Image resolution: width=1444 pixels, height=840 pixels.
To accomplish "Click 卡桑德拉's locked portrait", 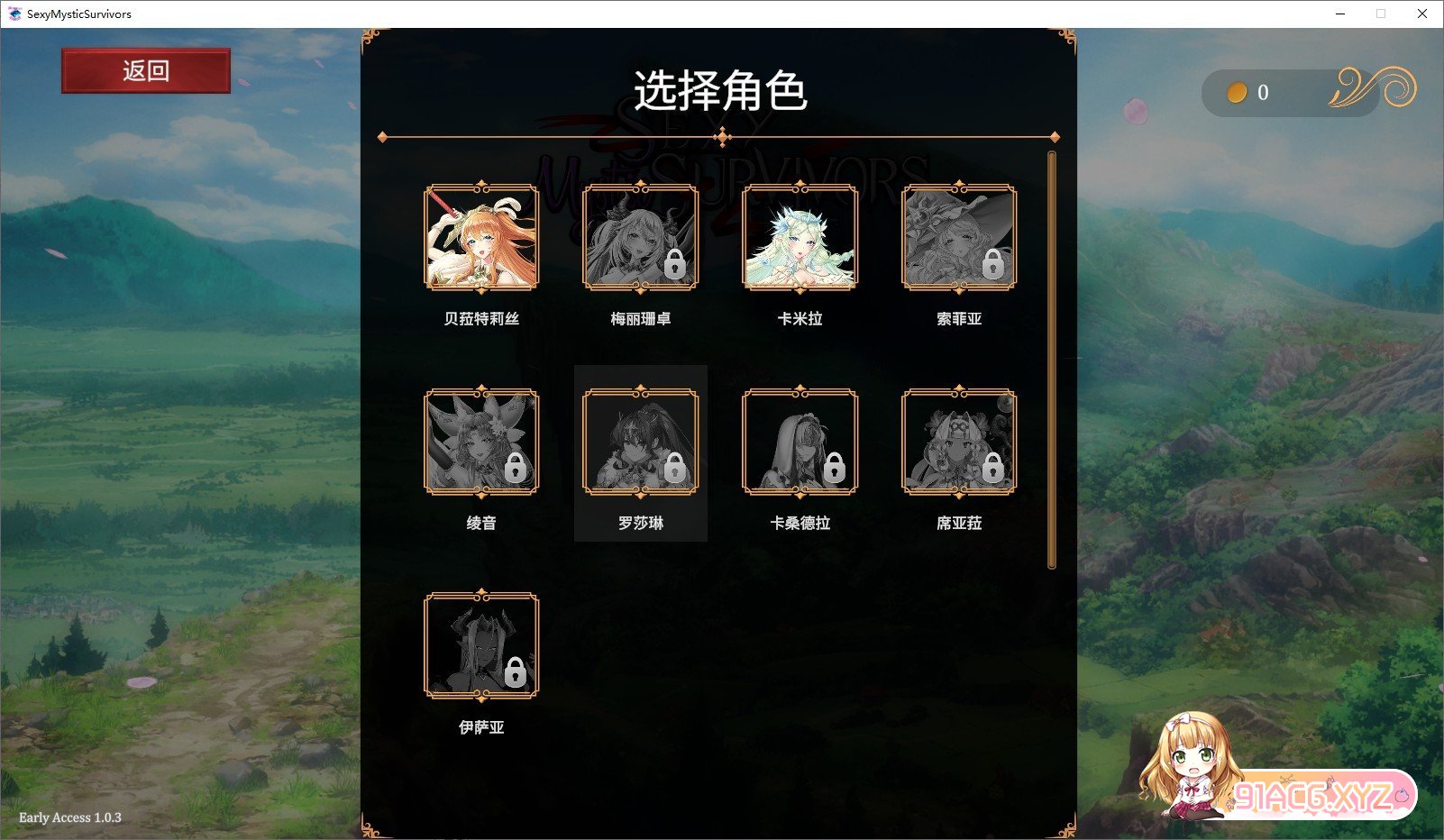I will [x=800, y=442].
